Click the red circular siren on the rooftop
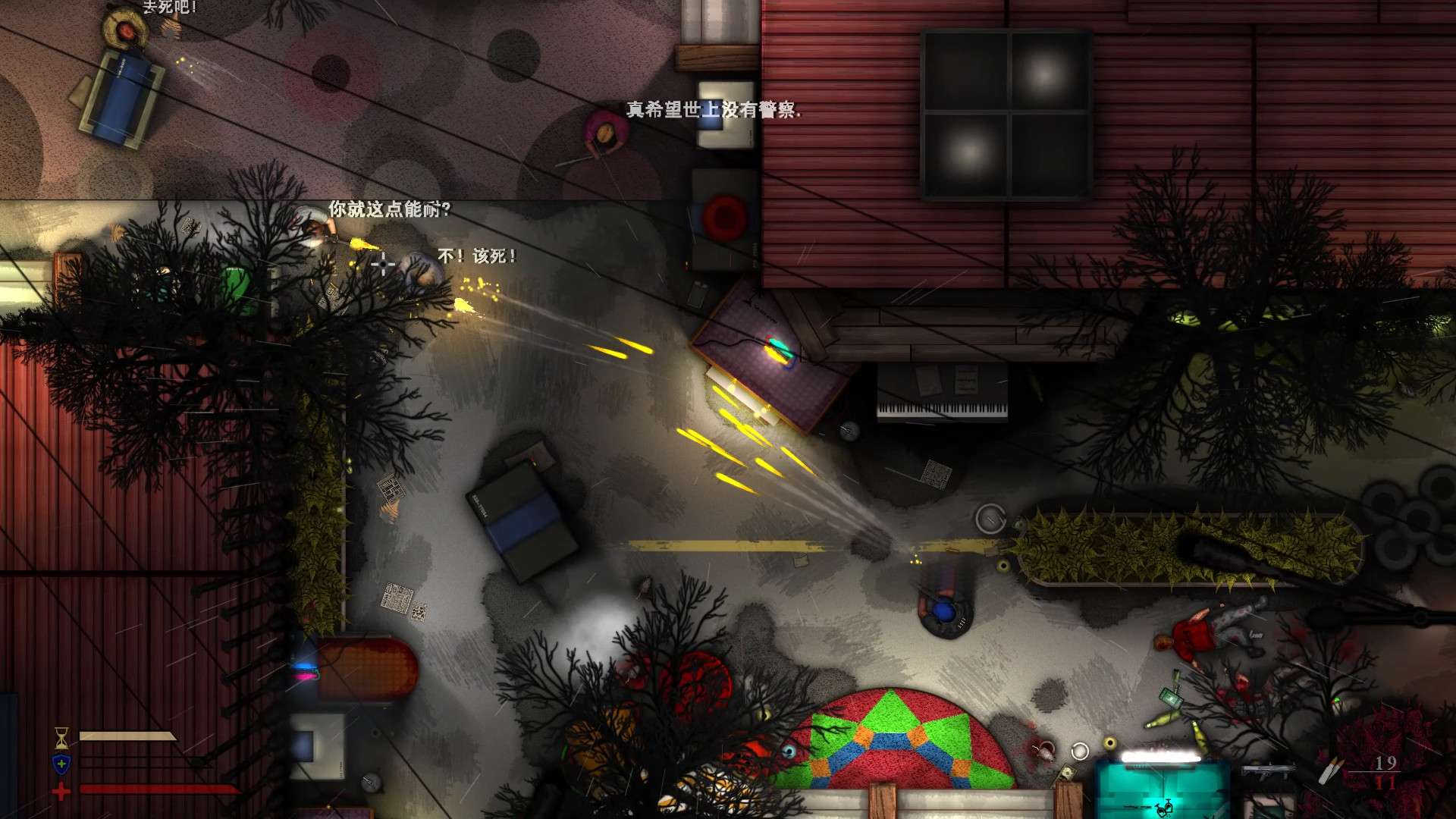This screenshot has width=1456, height=819. tap(724, 216)
